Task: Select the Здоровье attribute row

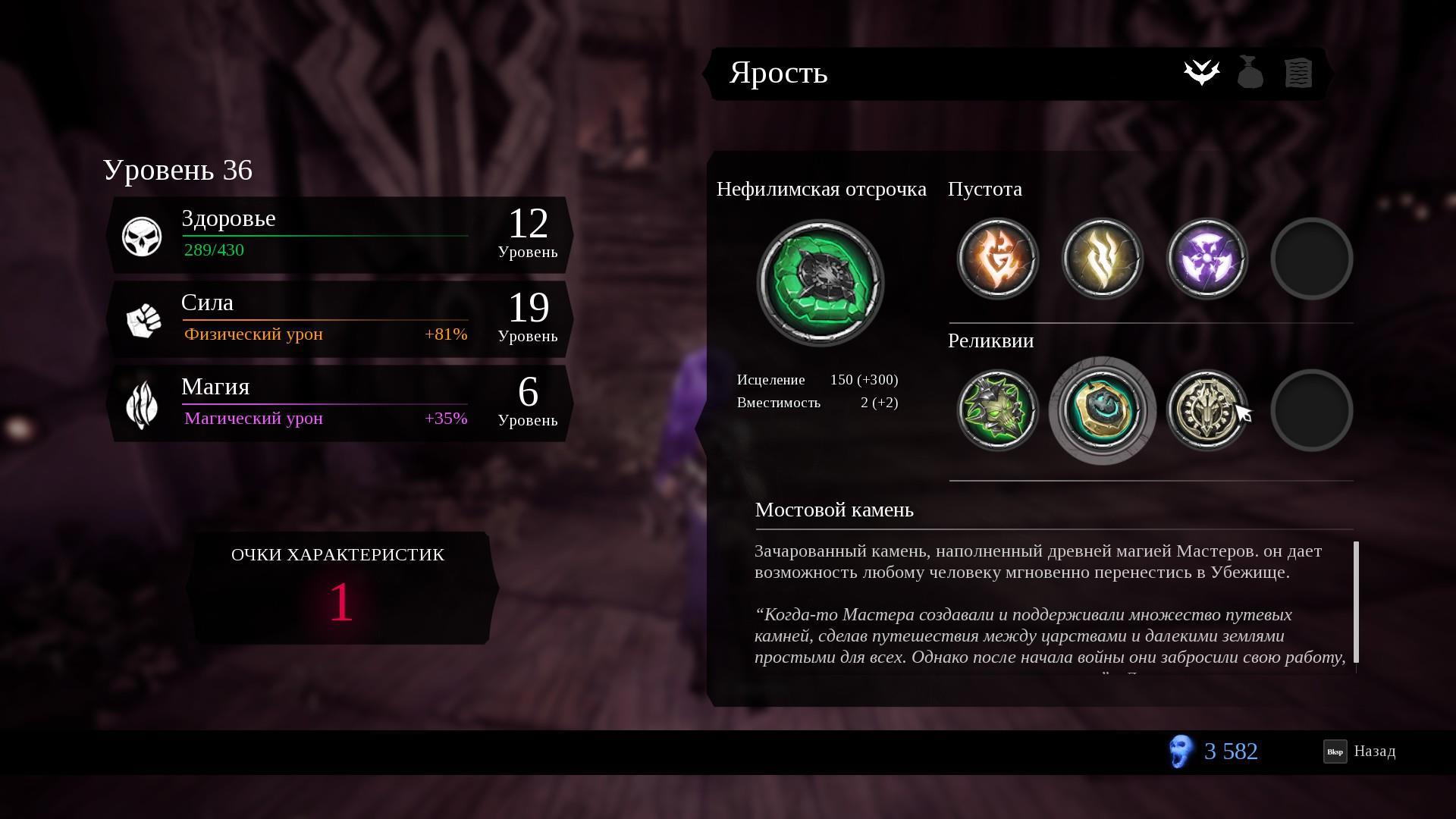Action: pyautogui.click(x=339, y=235)
